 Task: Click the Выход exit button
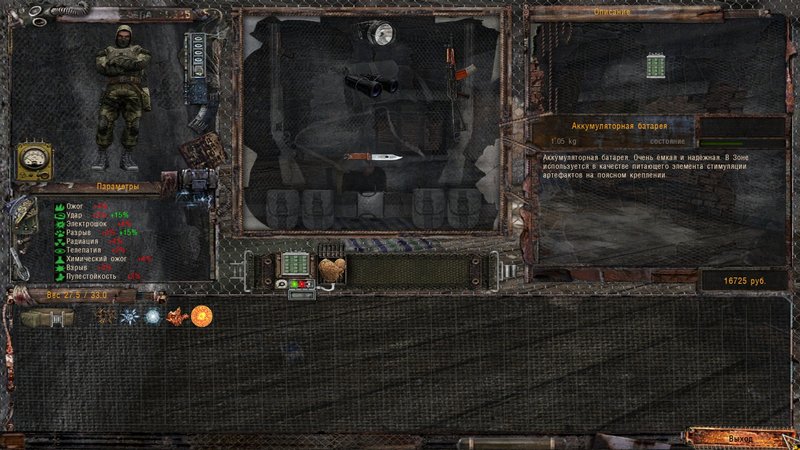741,439
